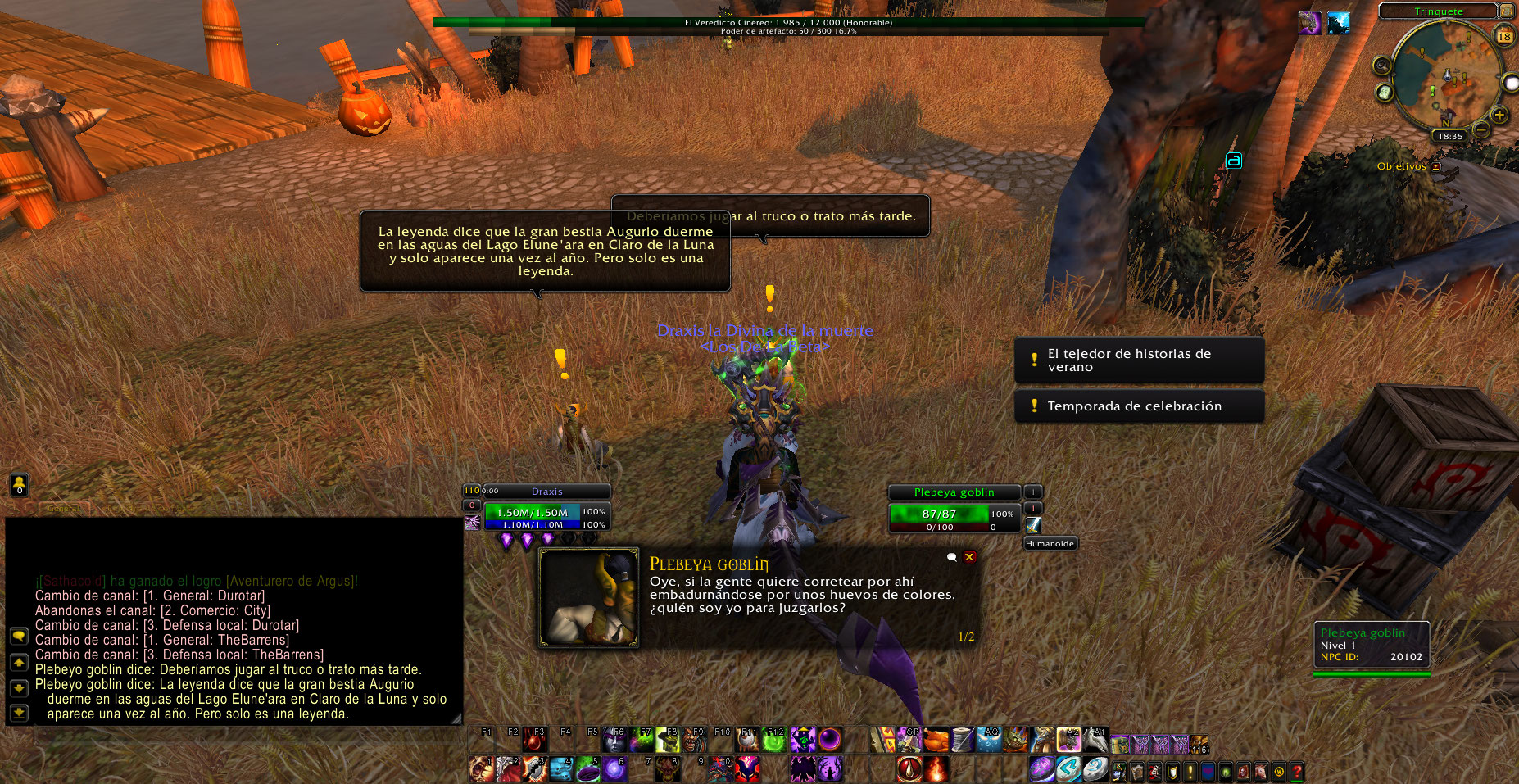This screenshot has height=784, width=1519.
Task: Zoom in on the minimap
Action: click(x=1499, y=115)
